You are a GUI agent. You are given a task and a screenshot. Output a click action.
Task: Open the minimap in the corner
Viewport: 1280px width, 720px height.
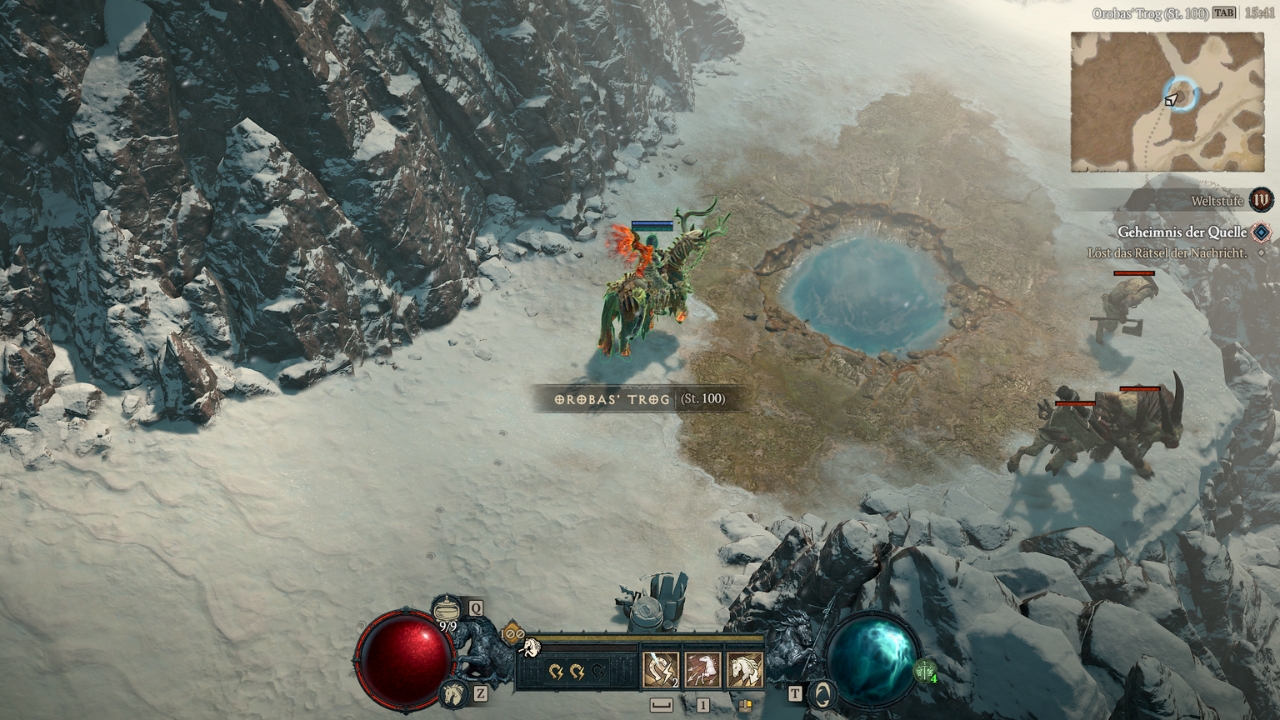point(1167,101)
